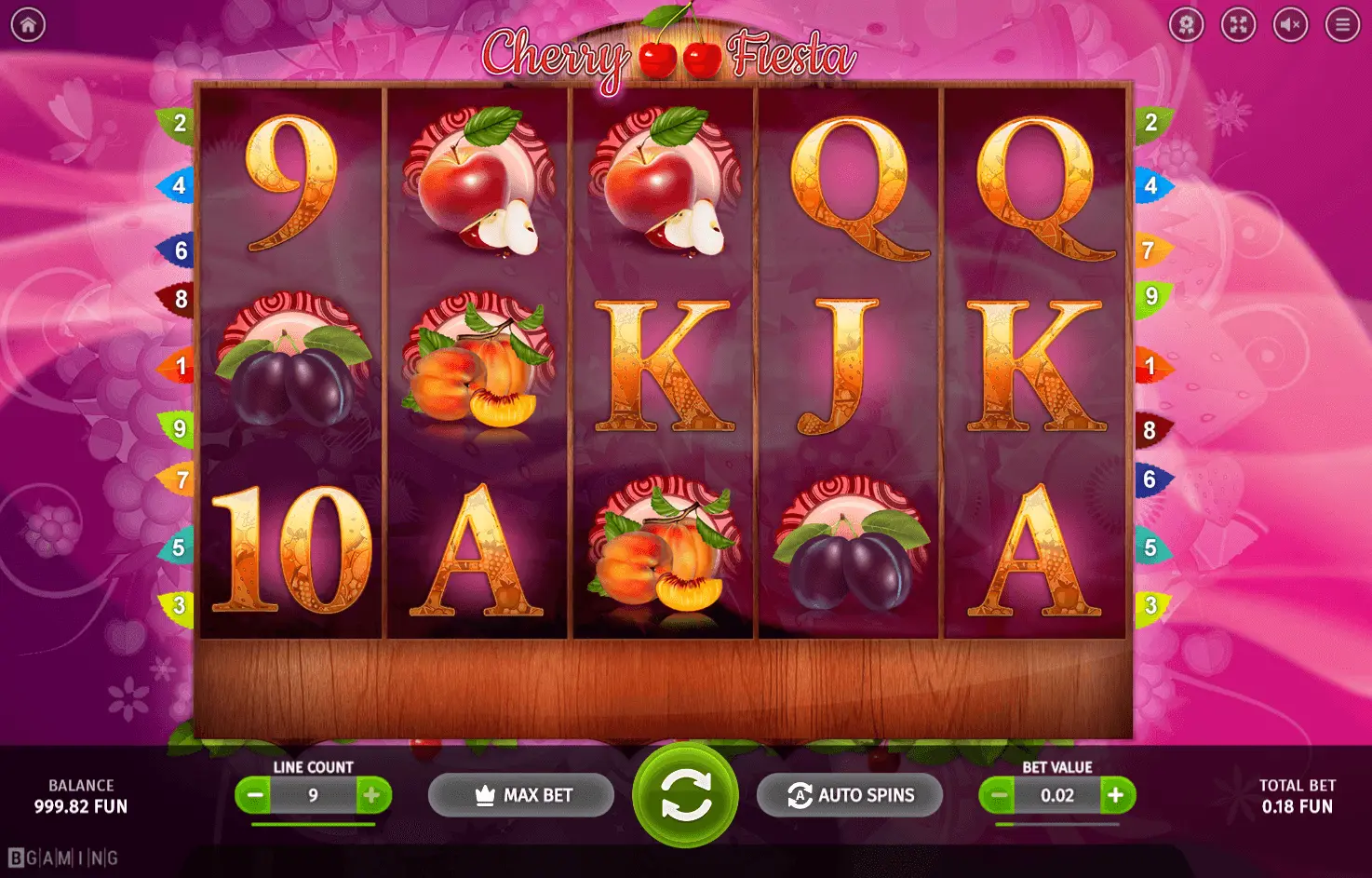Raise the bet value with plus
This screenshot has width=1372, height=878.
pos(1116,795)
